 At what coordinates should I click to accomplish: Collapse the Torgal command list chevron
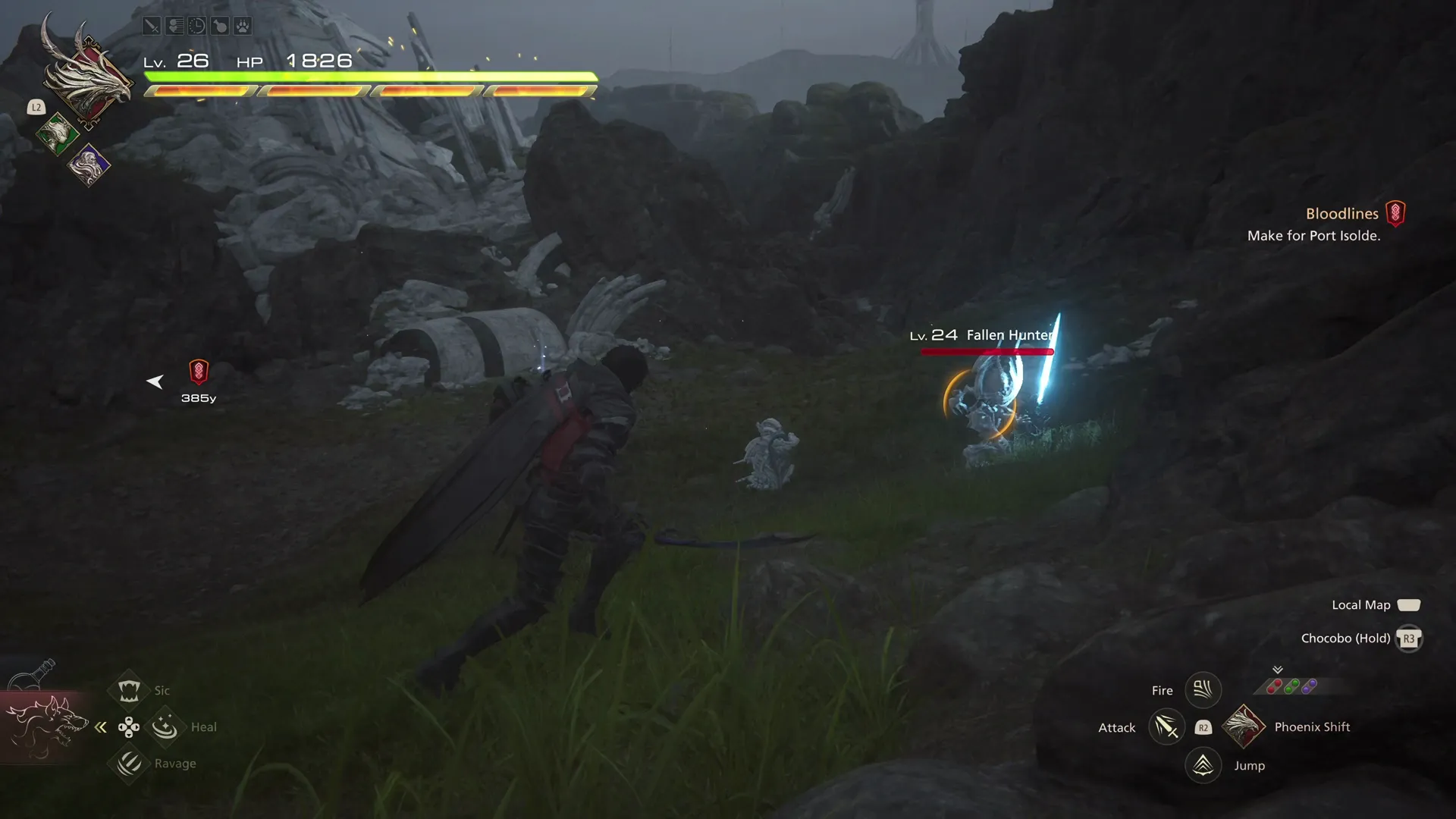click(101, 726)
